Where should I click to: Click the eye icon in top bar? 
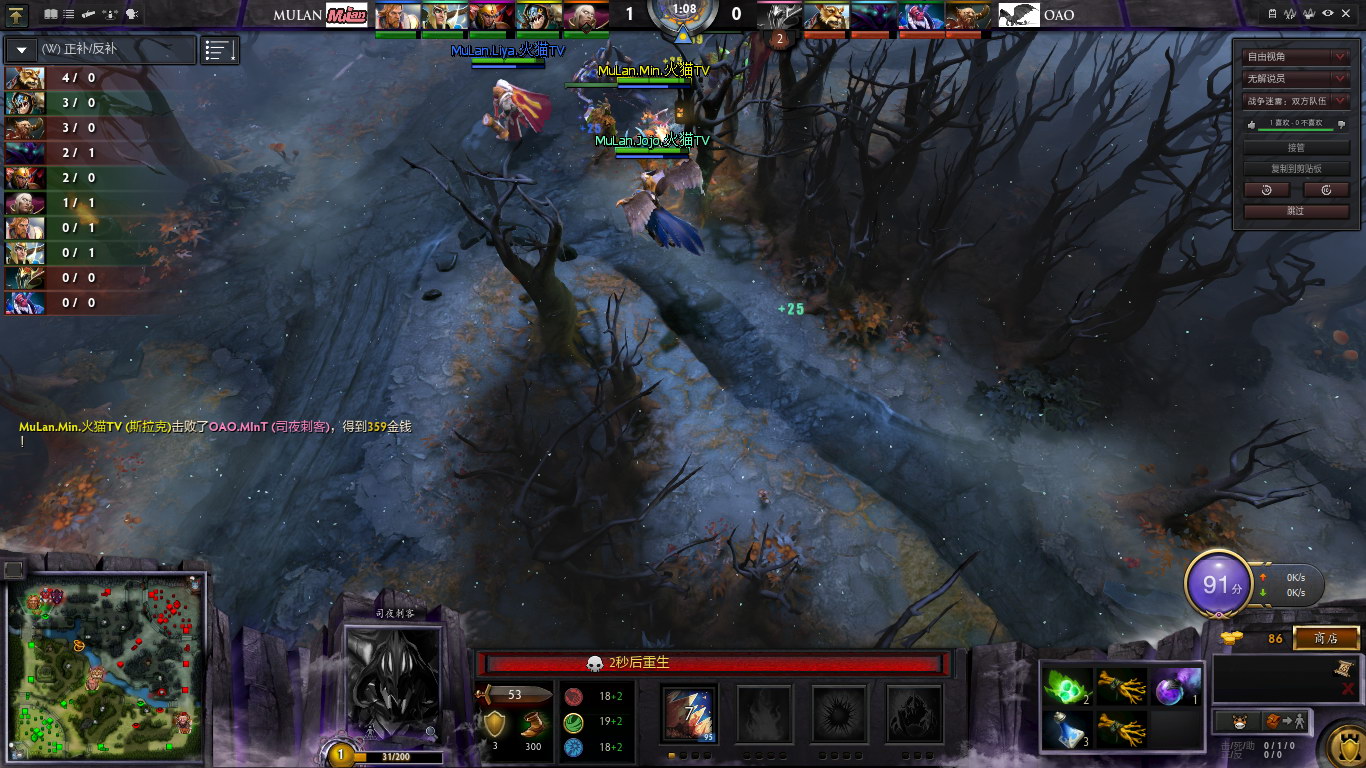1327,14
